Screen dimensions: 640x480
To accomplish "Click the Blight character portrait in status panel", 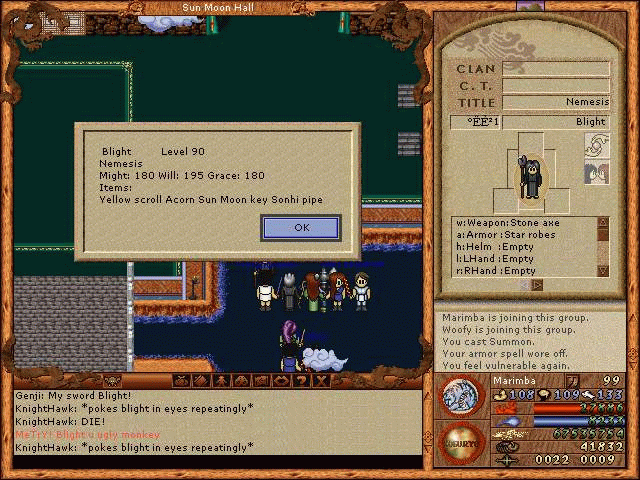I will pyautogui.click(x=530, y=171).
